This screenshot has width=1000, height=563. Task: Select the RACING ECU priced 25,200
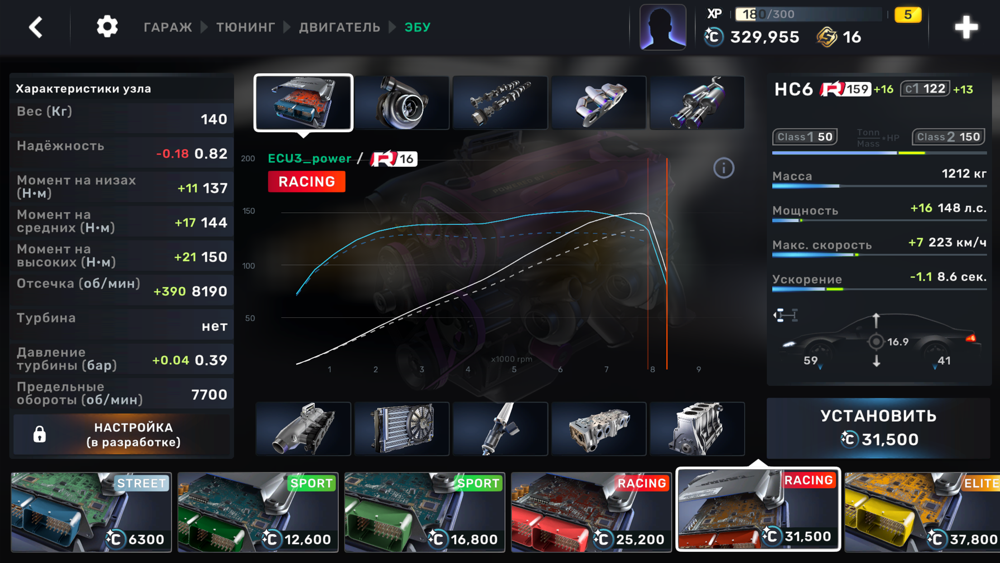[591, 512]
